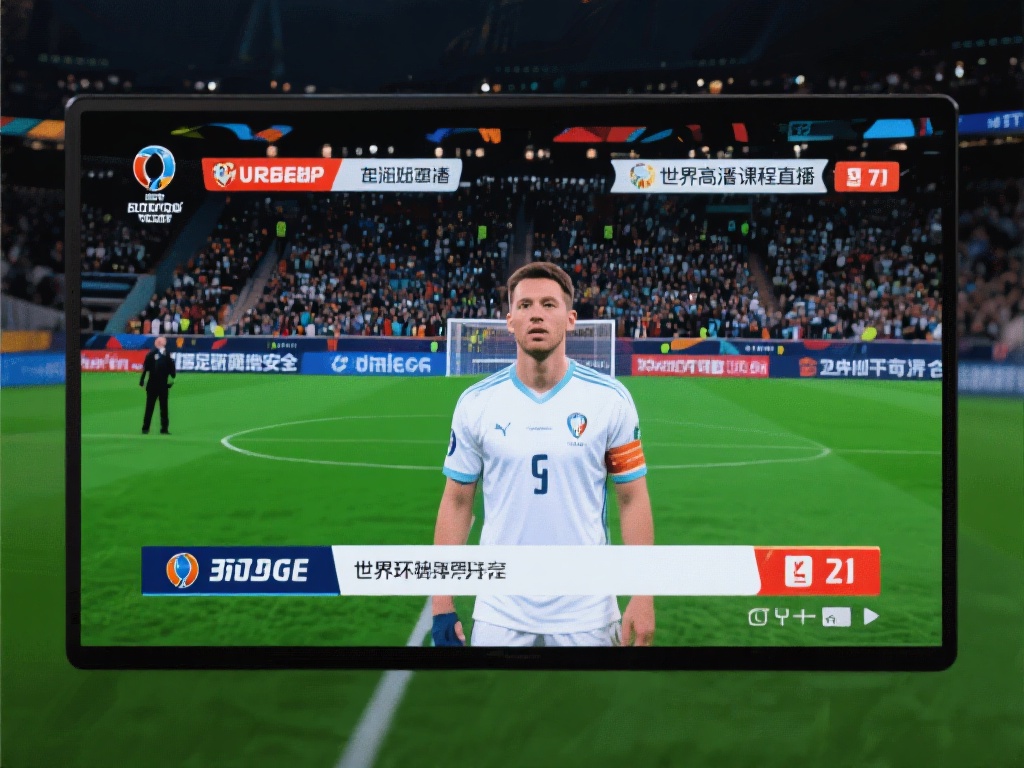Open the 世界高清课程直播 banner
Viewport: 1024px width, 768px height.
[719, 176]
